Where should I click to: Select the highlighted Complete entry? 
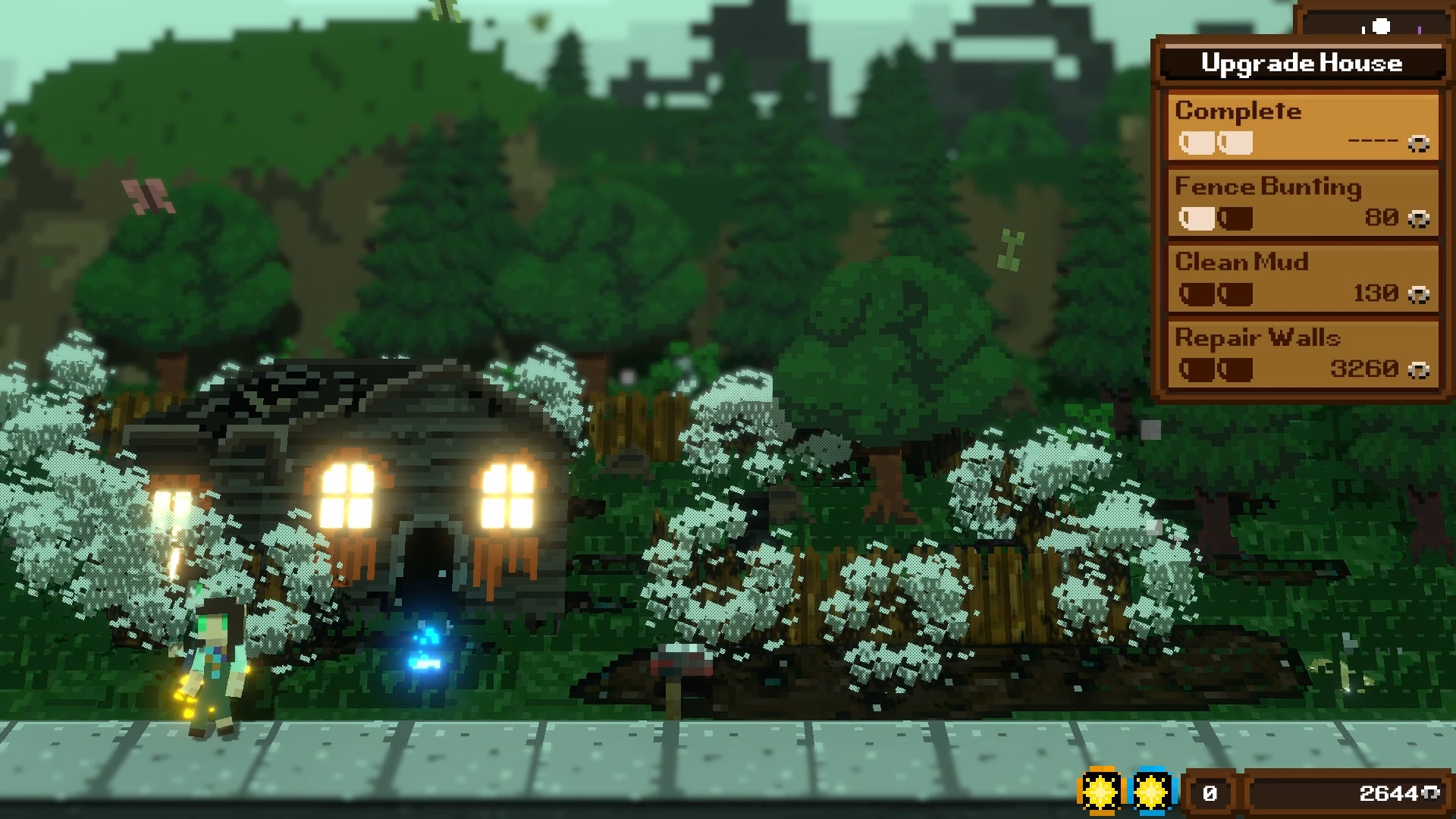(x=1301, y=125)
